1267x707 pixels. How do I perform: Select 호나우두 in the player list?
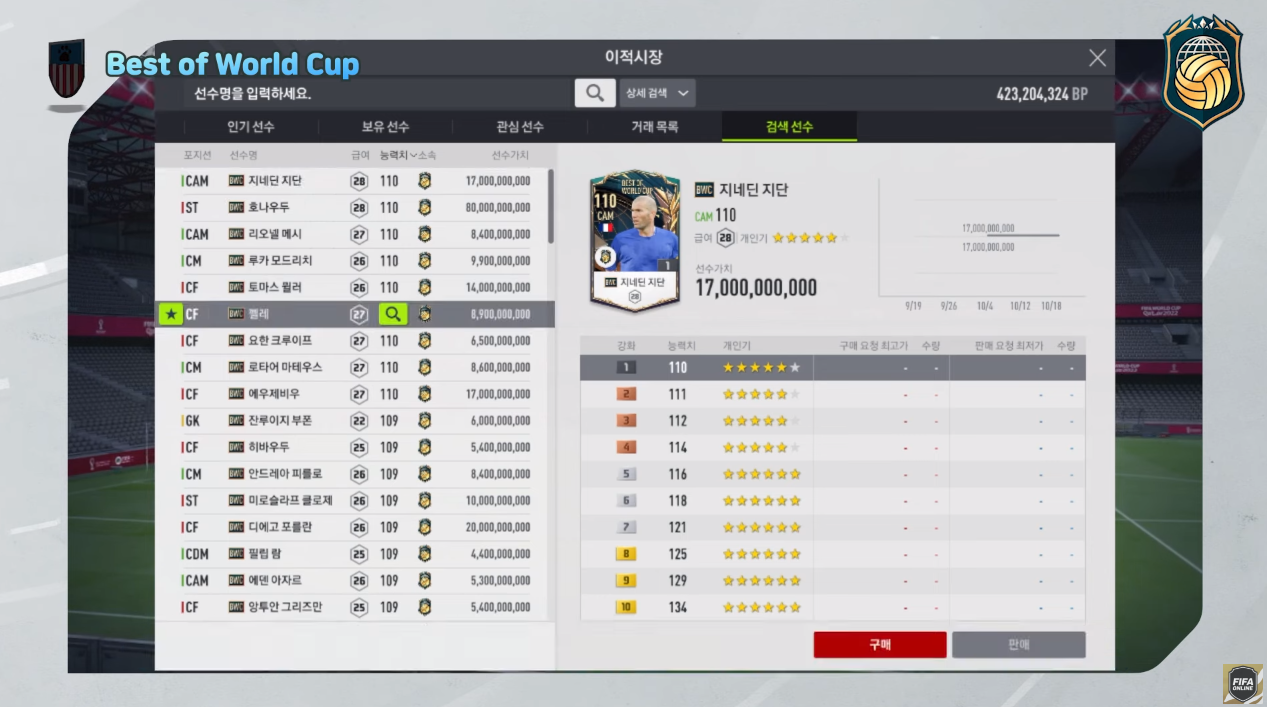point(352,208)
